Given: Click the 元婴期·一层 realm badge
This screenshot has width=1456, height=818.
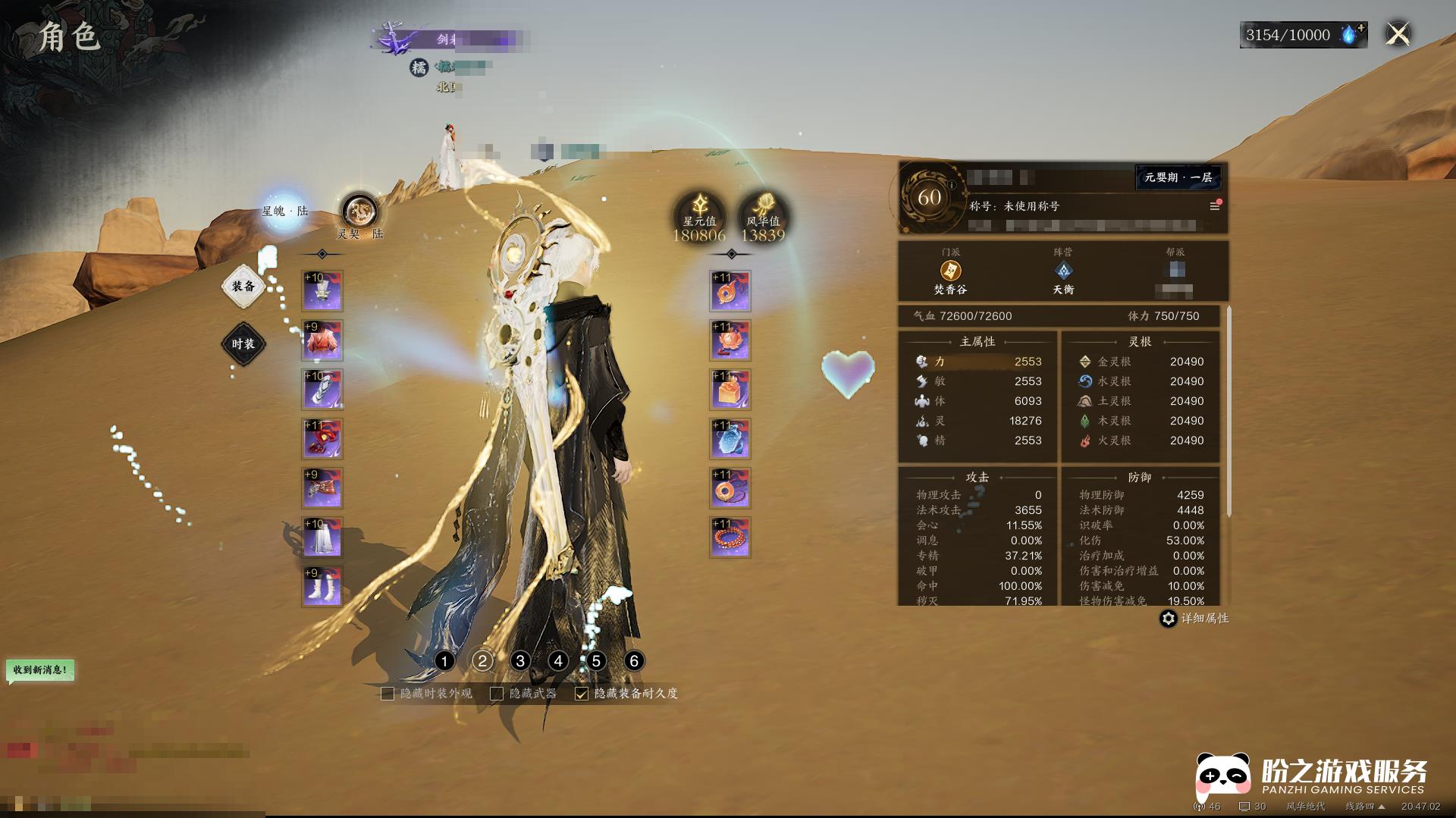Looking at the screenshot, I should coord(1178,177).
